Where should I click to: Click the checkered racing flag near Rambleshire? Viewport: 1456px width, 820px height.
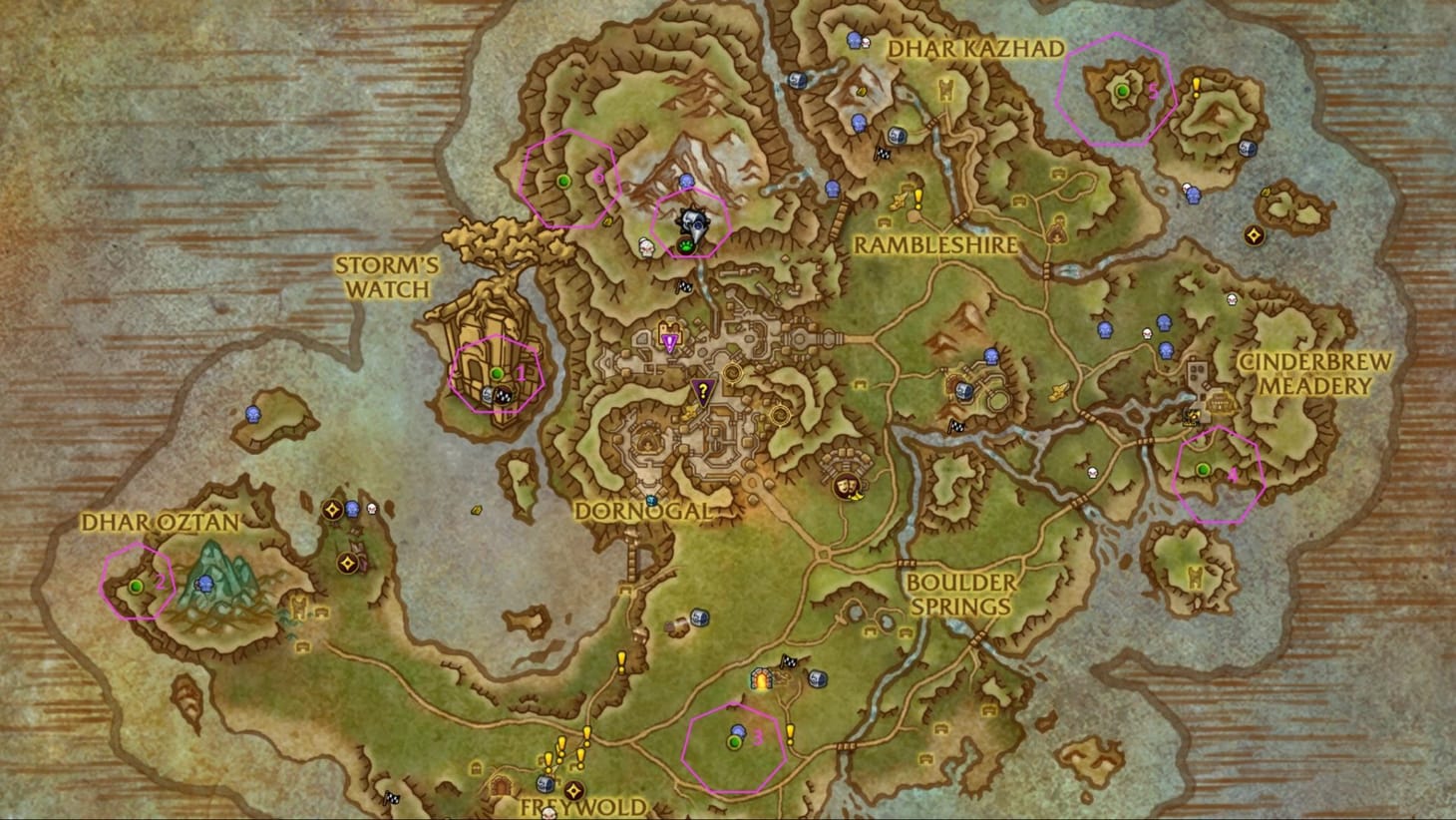[x=883, y=154]
